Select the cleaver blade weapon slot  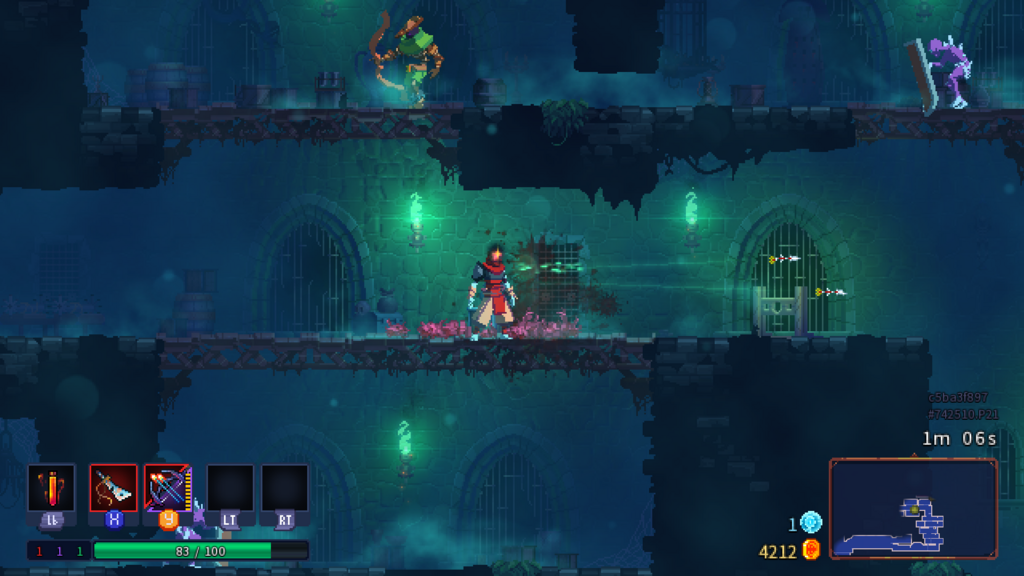point(113,488)
